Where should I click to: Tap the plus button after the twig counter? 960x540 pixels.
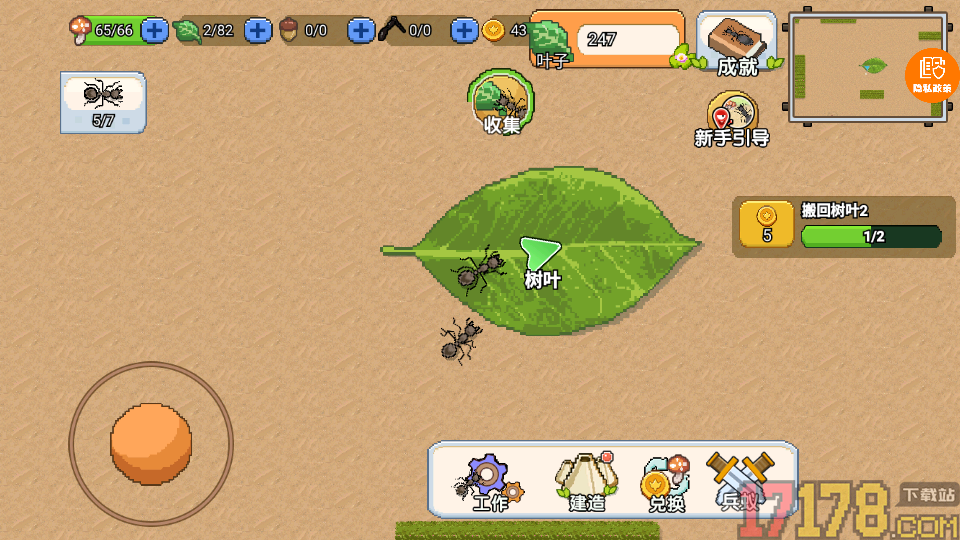(x=463, y=30)
